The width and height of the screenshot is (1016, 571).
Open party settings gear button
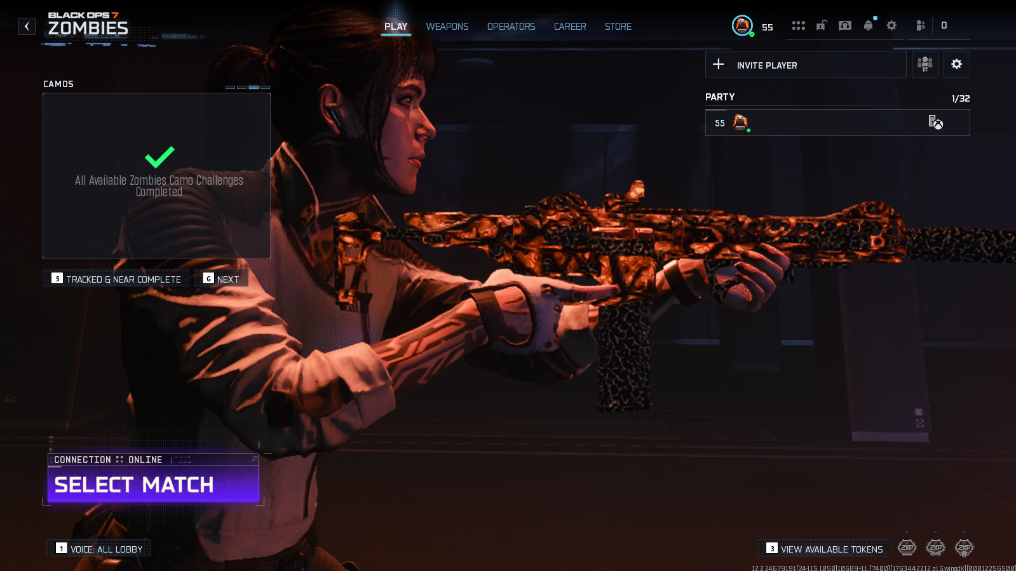pyautogui.click(x=957, y=65)
